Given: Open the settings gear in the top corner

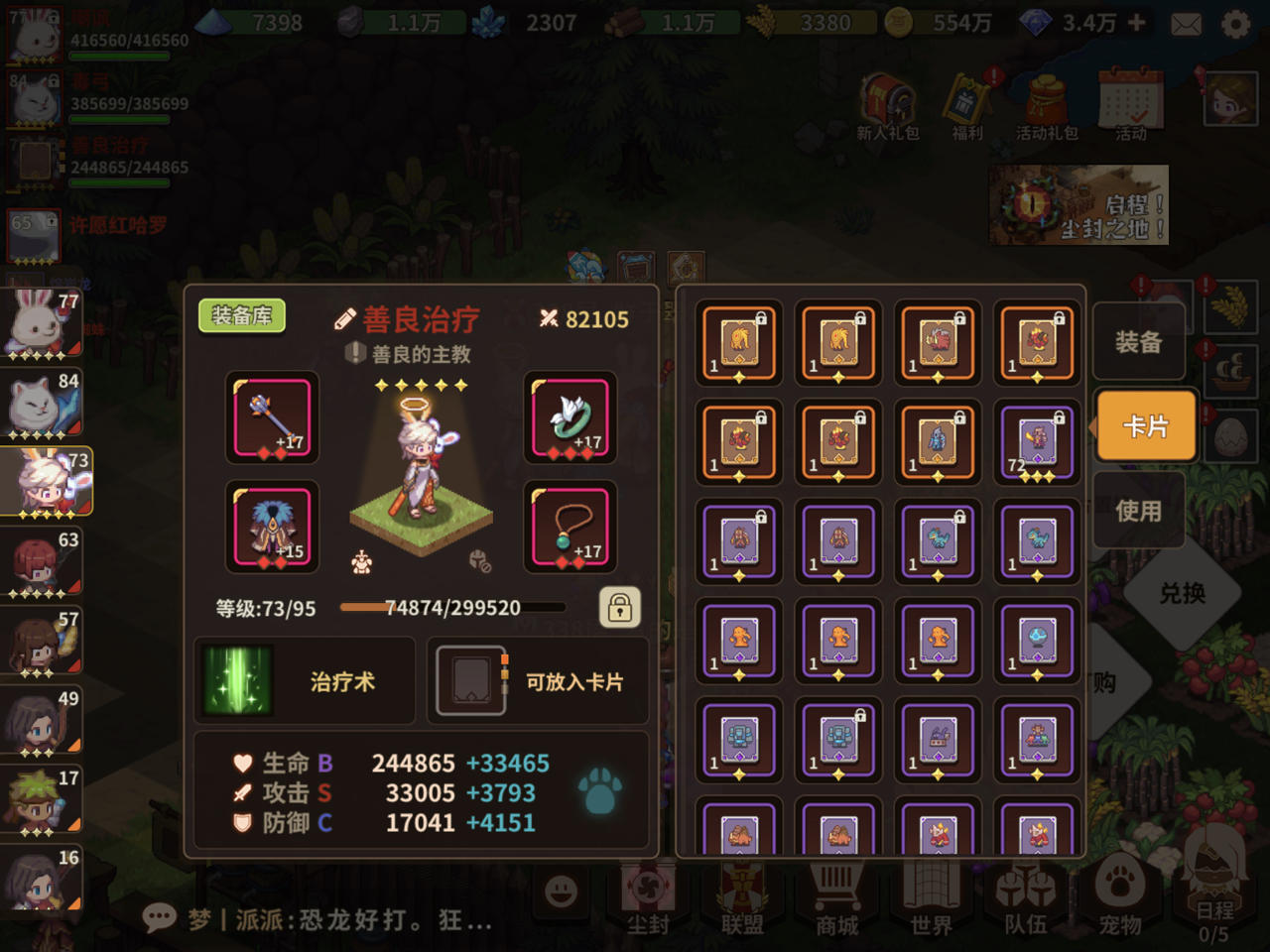Looking at the screenshot, I should click(1238, 22).
